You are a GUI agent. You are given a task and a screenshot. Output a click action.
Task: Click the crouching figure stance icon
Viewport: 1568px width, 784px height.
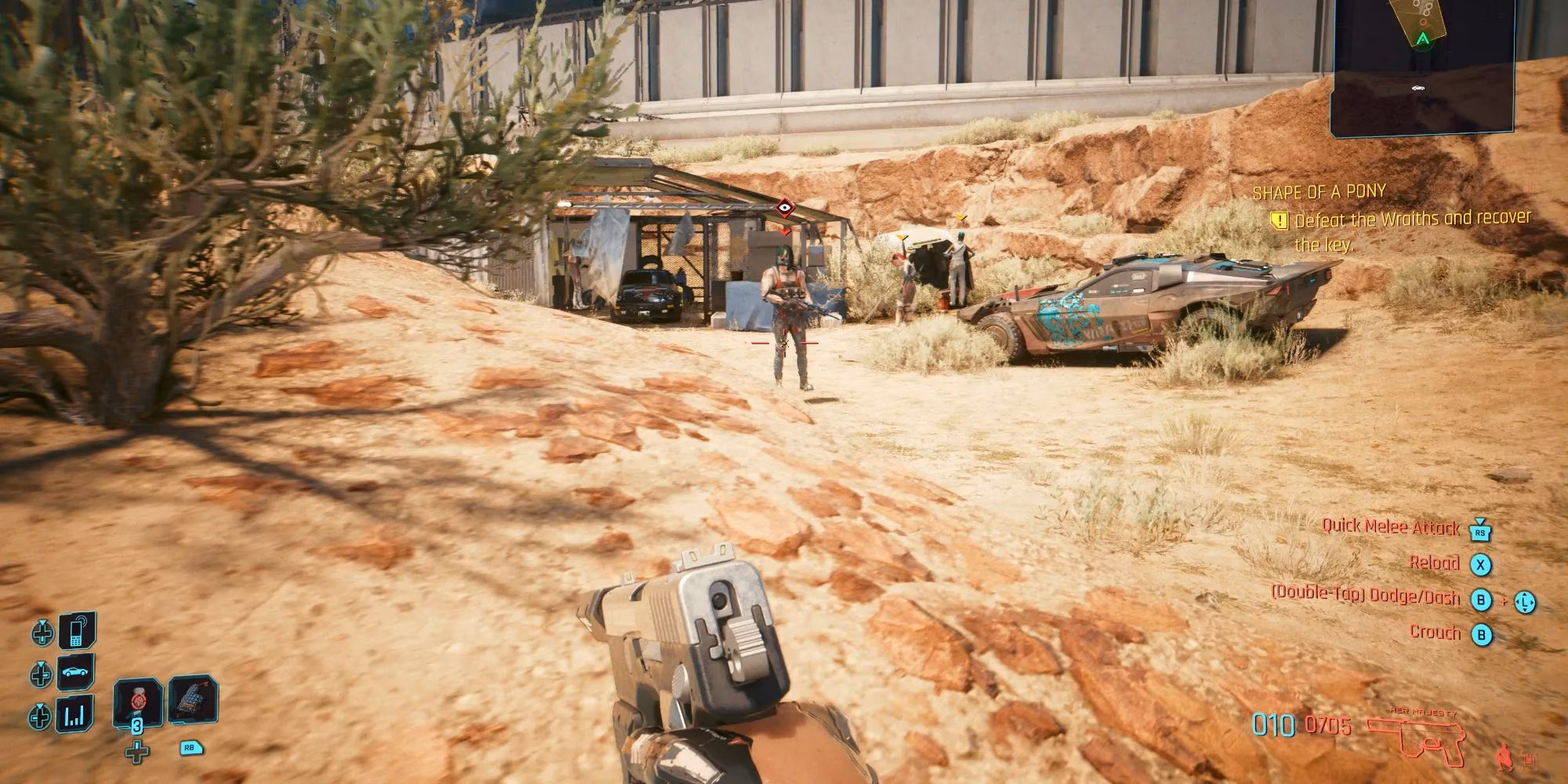click(x=1504, y=757)
